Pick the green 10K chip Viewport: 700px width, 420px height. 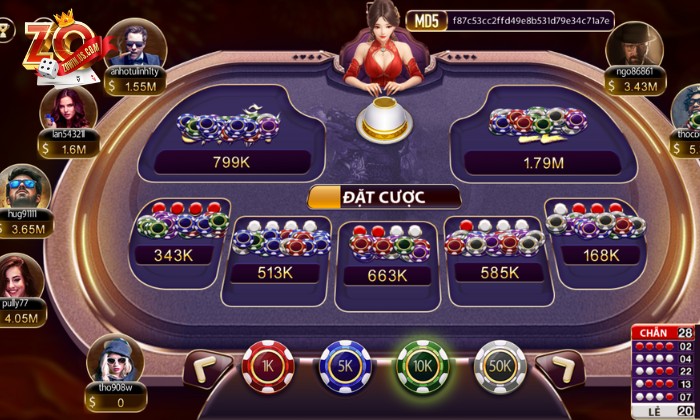tap(421, 365)
